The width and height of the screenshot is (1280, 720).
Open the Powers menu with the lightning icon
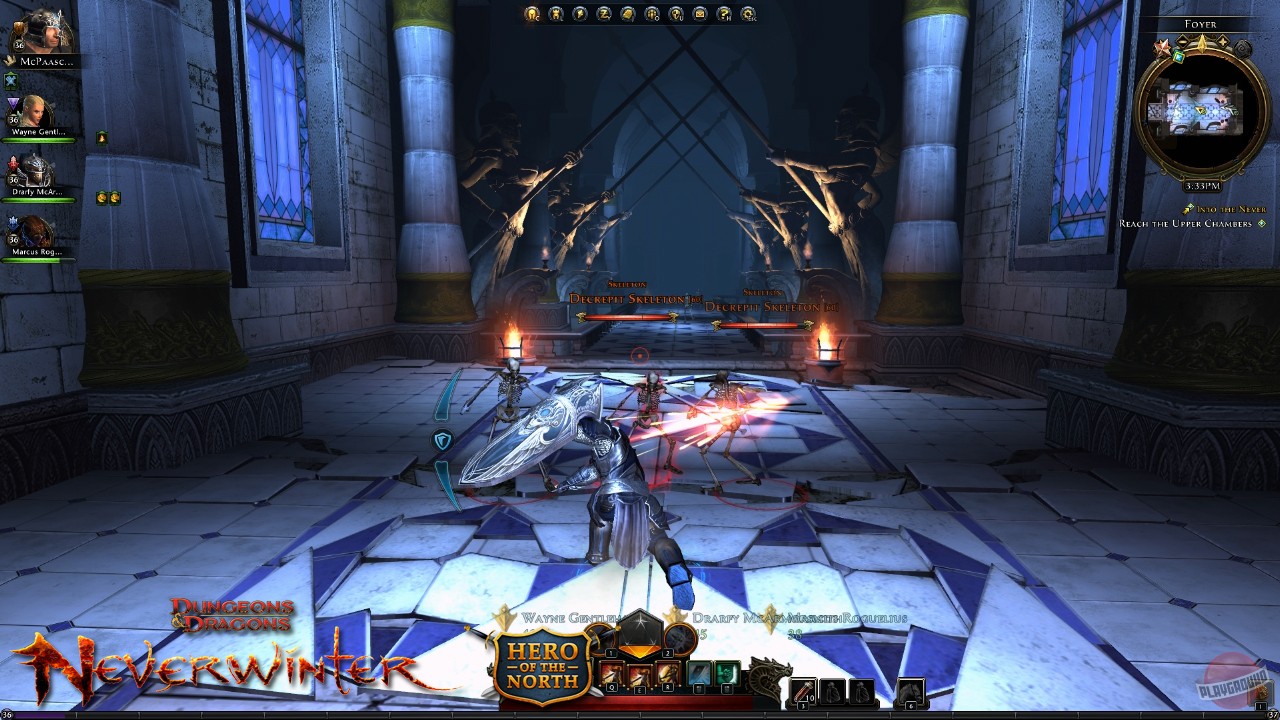[580, 14]
